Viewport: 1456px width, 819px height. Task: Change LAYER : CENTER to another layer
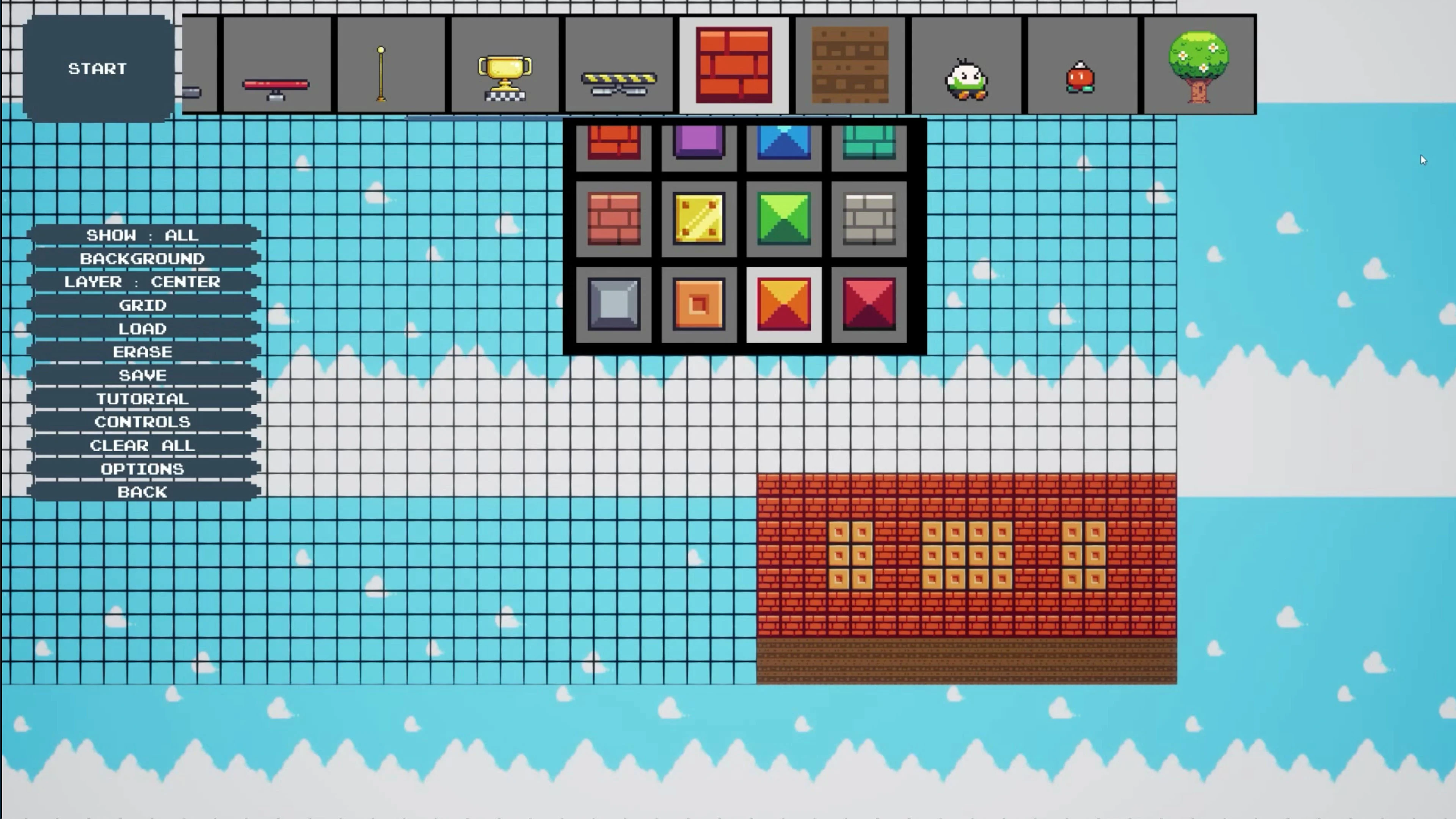point(143,282)
